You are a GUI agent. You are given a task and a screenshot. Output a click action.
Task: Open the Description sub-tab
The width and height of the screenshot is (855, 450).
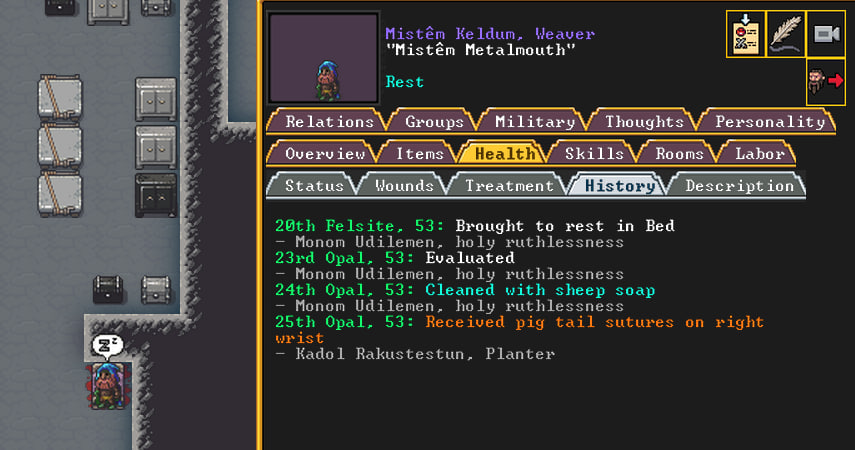[739, 186]
